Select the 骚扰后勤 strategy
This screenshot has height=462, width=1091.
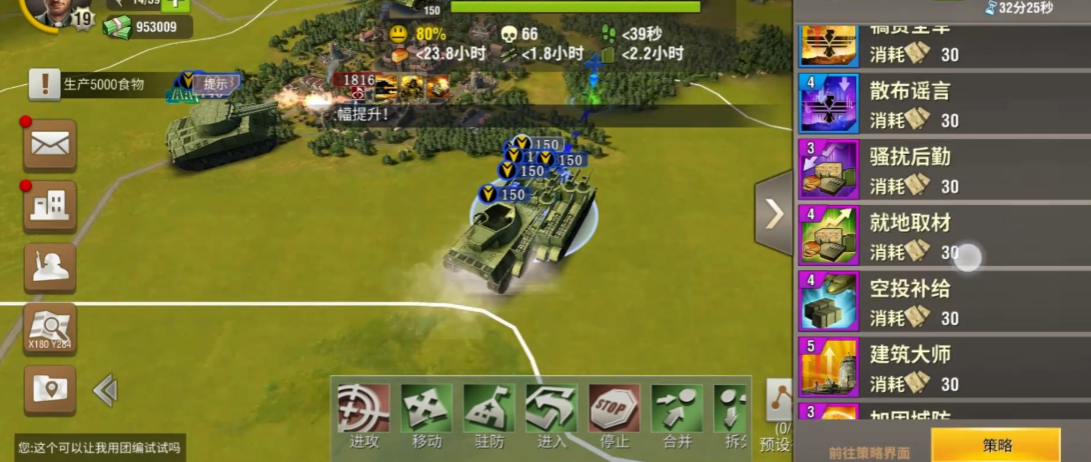click(x=942, y=170)
